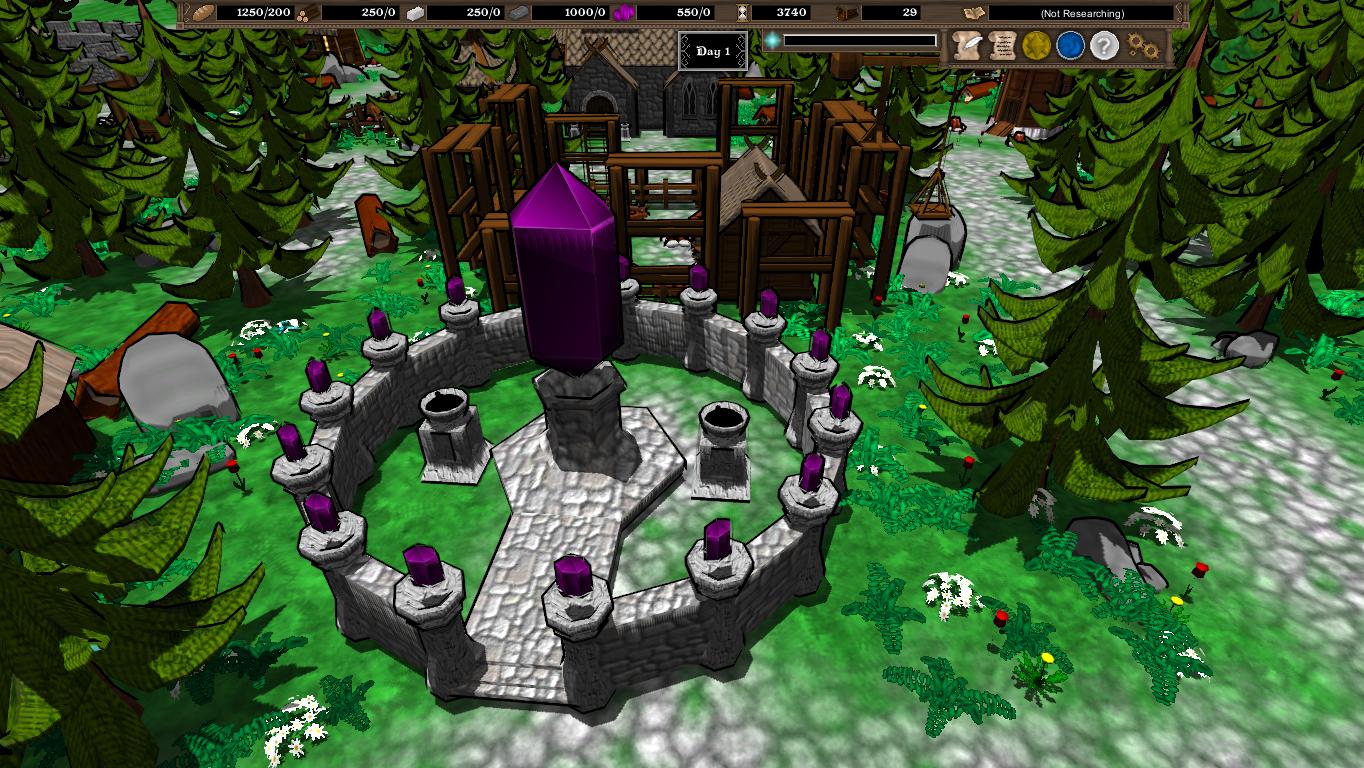Select the gold star medallion icon
This screenshot has height=768, width=1364.
(x=1036, y=44)
